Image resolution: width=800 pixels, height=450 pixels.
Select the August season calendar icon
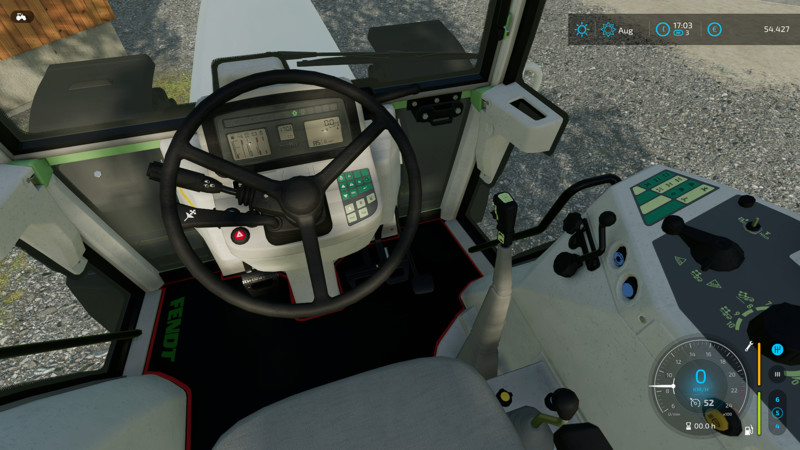point(608,30)
